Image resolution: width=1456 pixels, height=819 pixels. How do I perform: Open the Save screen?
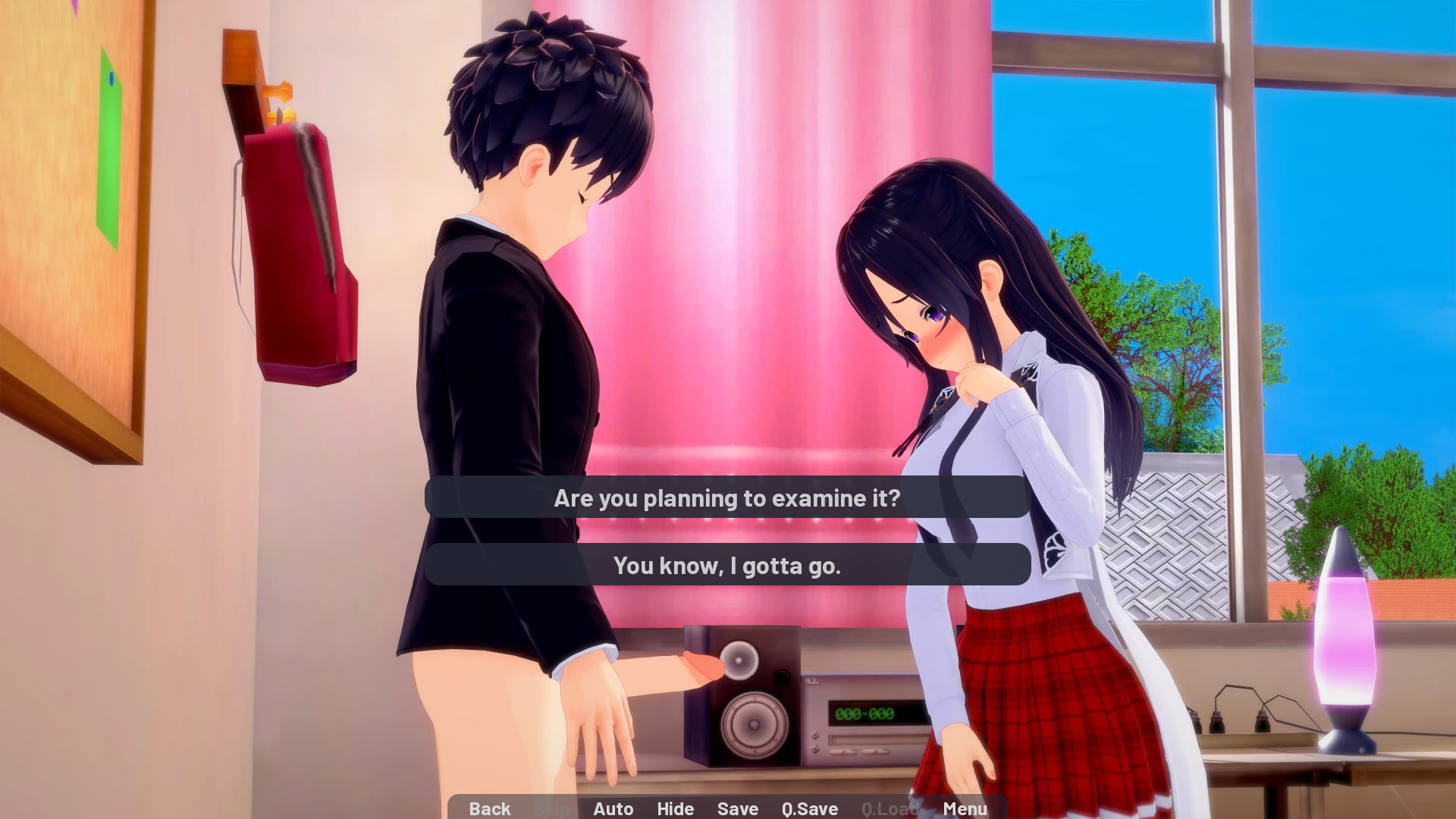737,808
